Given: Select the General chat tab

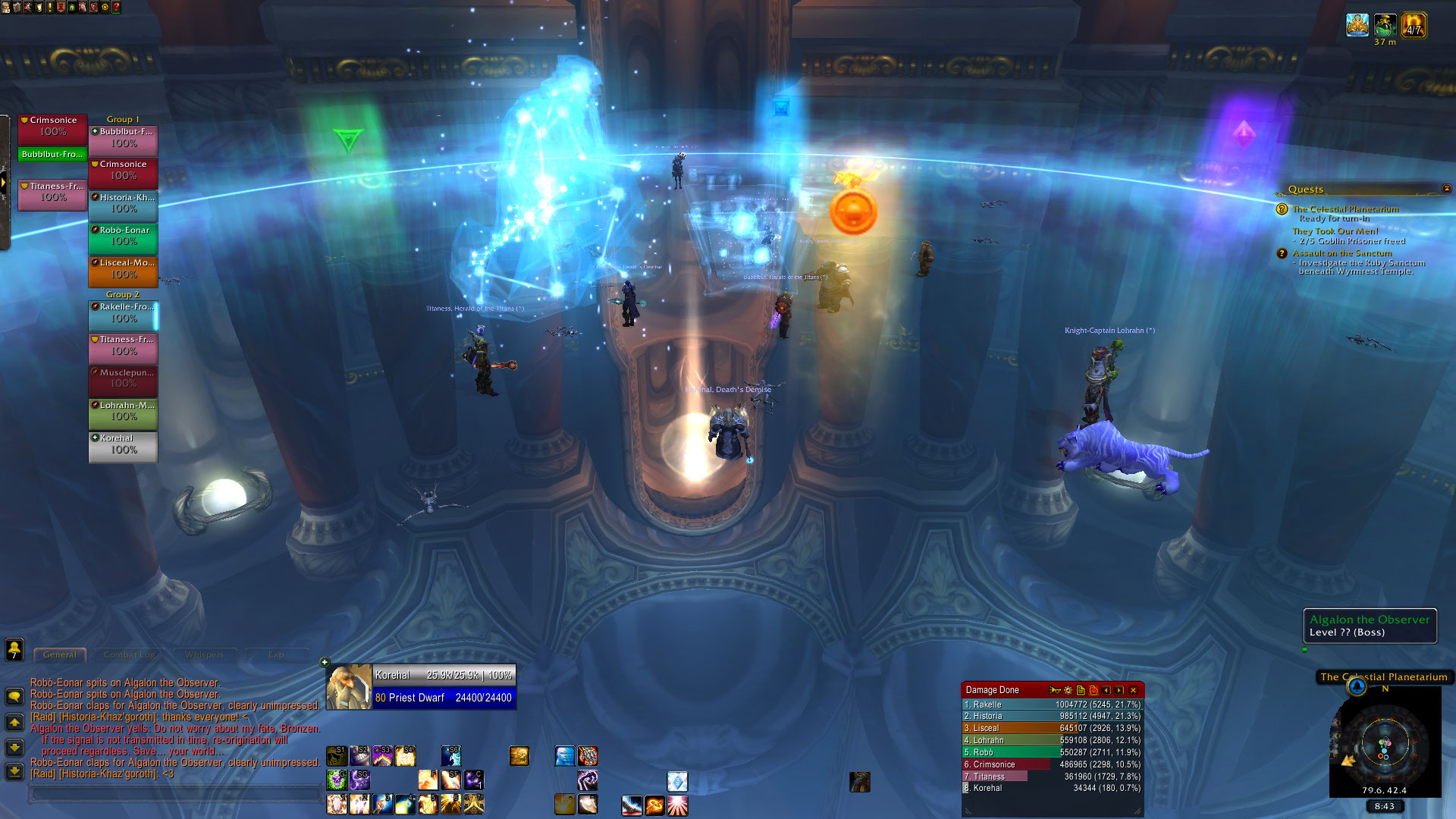Looking at the screenshot, I should click(x=59, y=654).
